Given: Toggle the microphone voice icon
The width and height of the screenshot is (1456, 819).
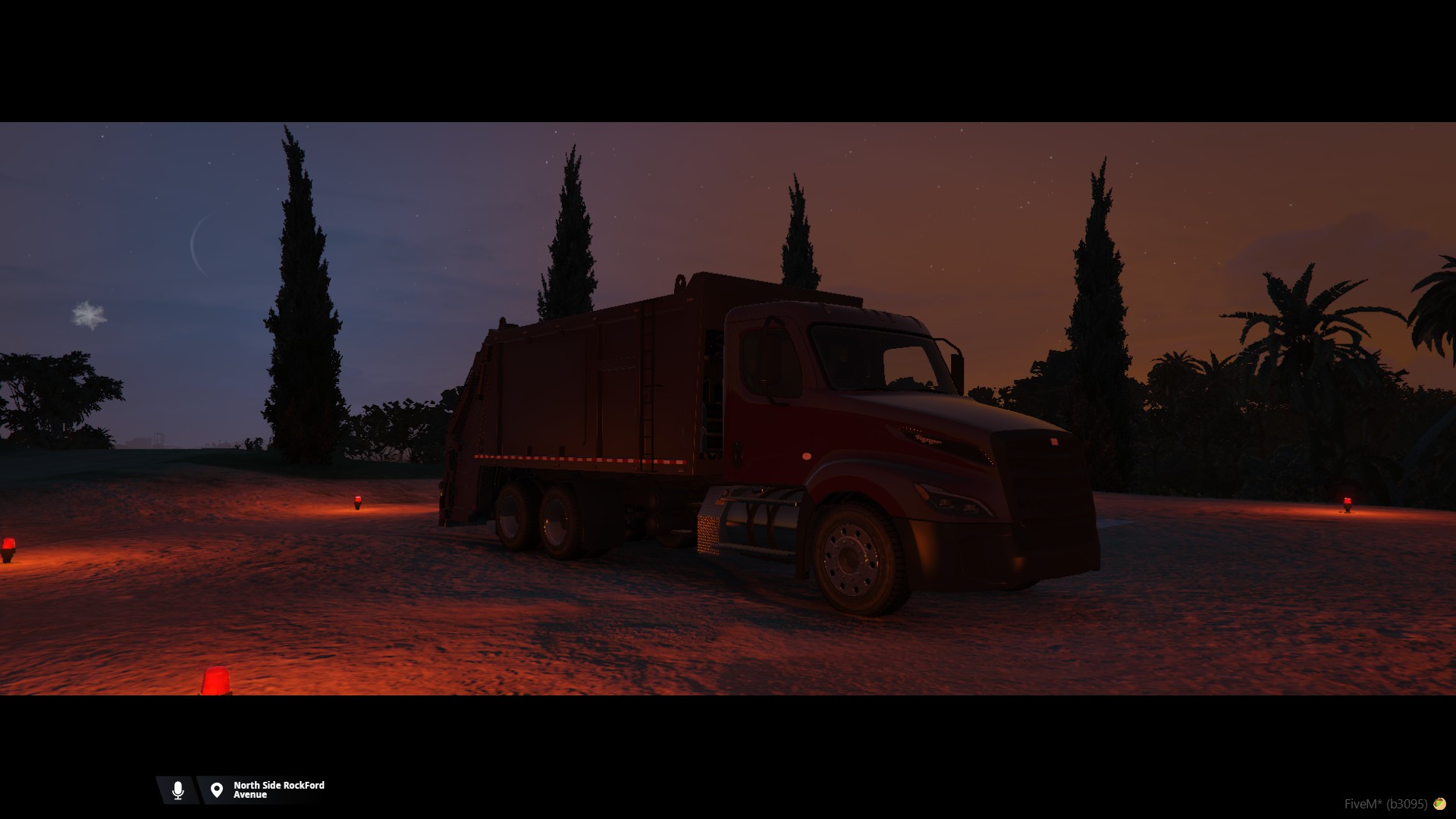Looking at the screenshot, I should point(178,790).
